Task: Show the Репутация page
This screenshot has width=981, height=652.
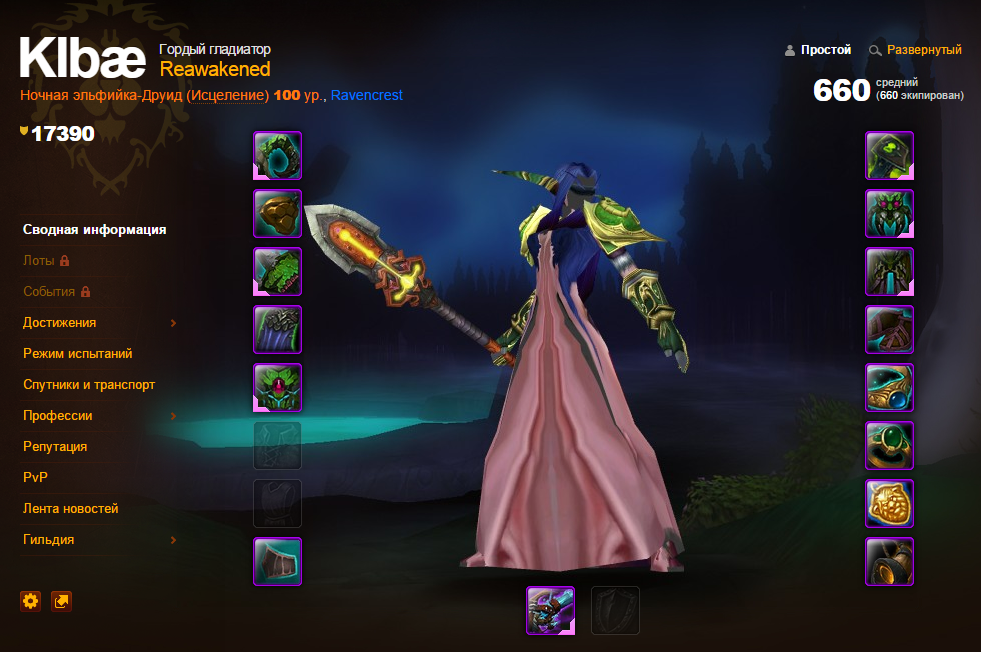Action: tap(55, 447)
